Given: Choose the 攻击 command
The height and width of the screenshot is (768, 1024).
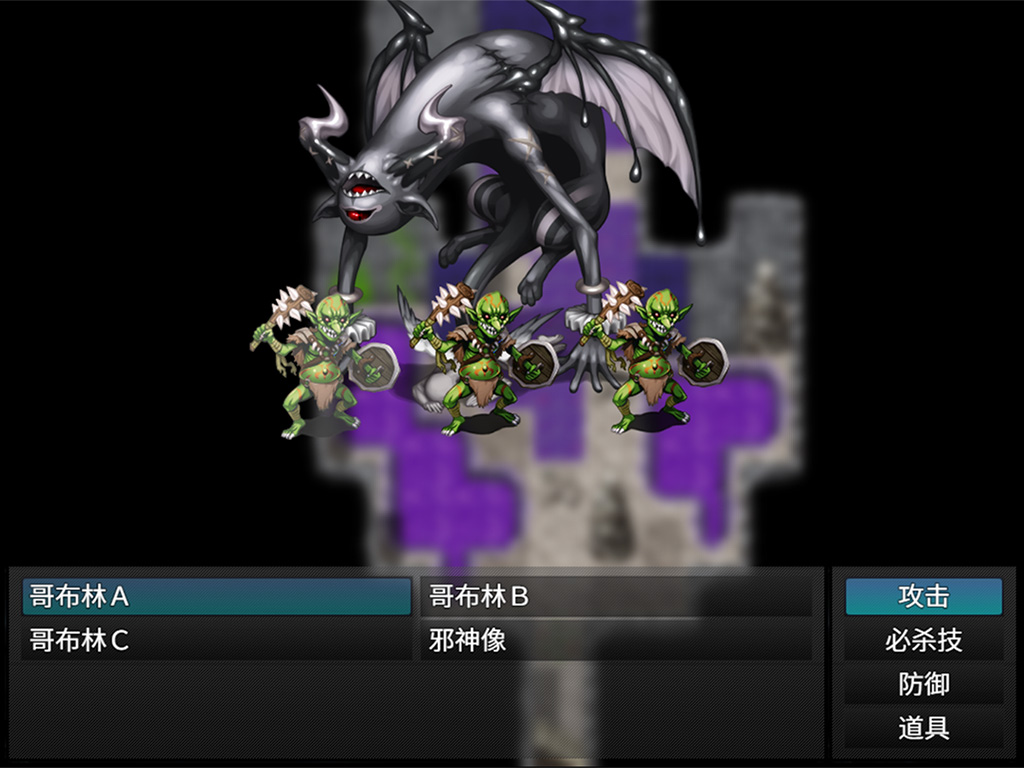Looking at the screenshot, I should point(923,597).
